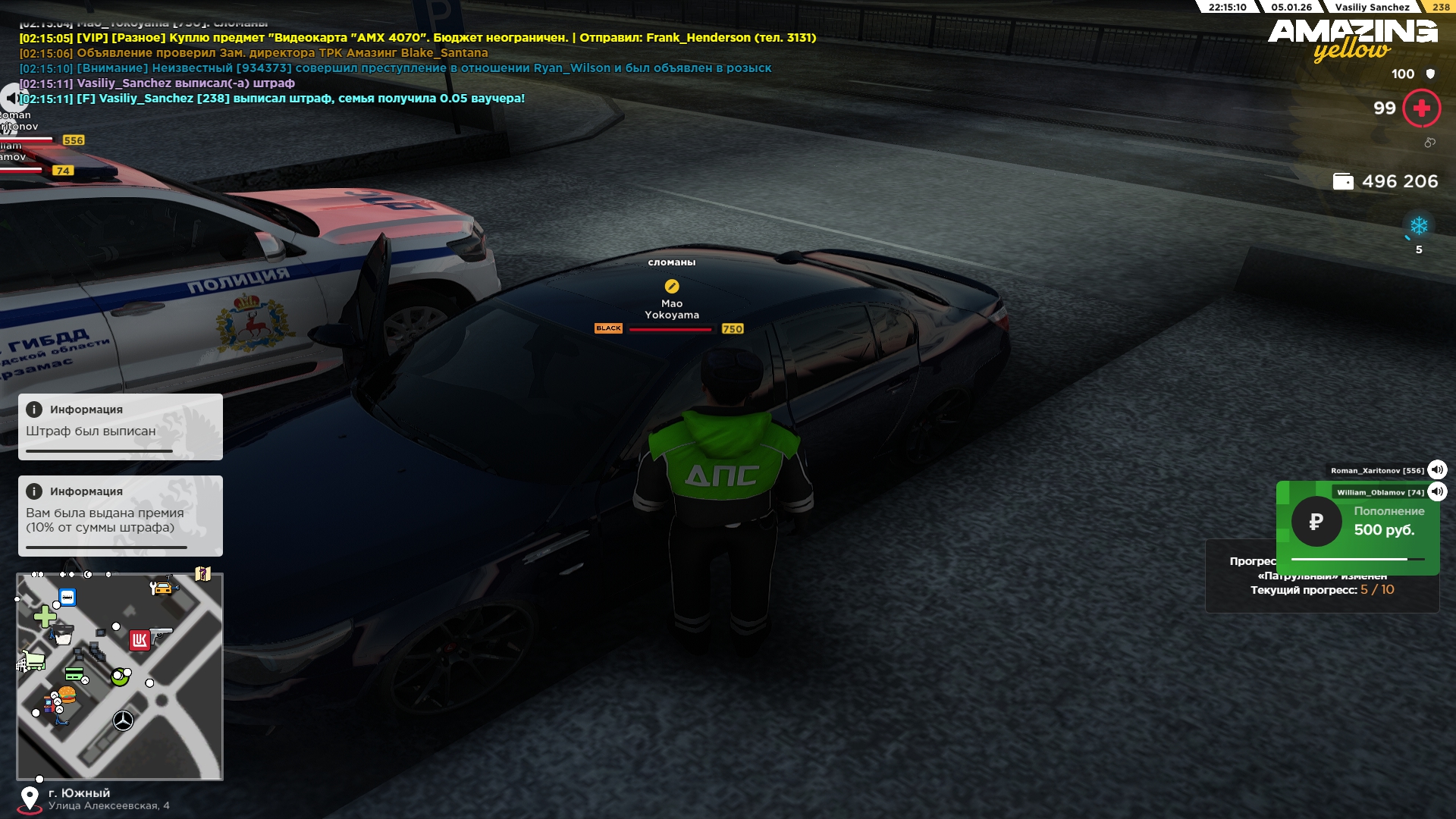1456x819 pixels.
Task: Select the Mercedes dealership marker on minimap
Action: 123,720
